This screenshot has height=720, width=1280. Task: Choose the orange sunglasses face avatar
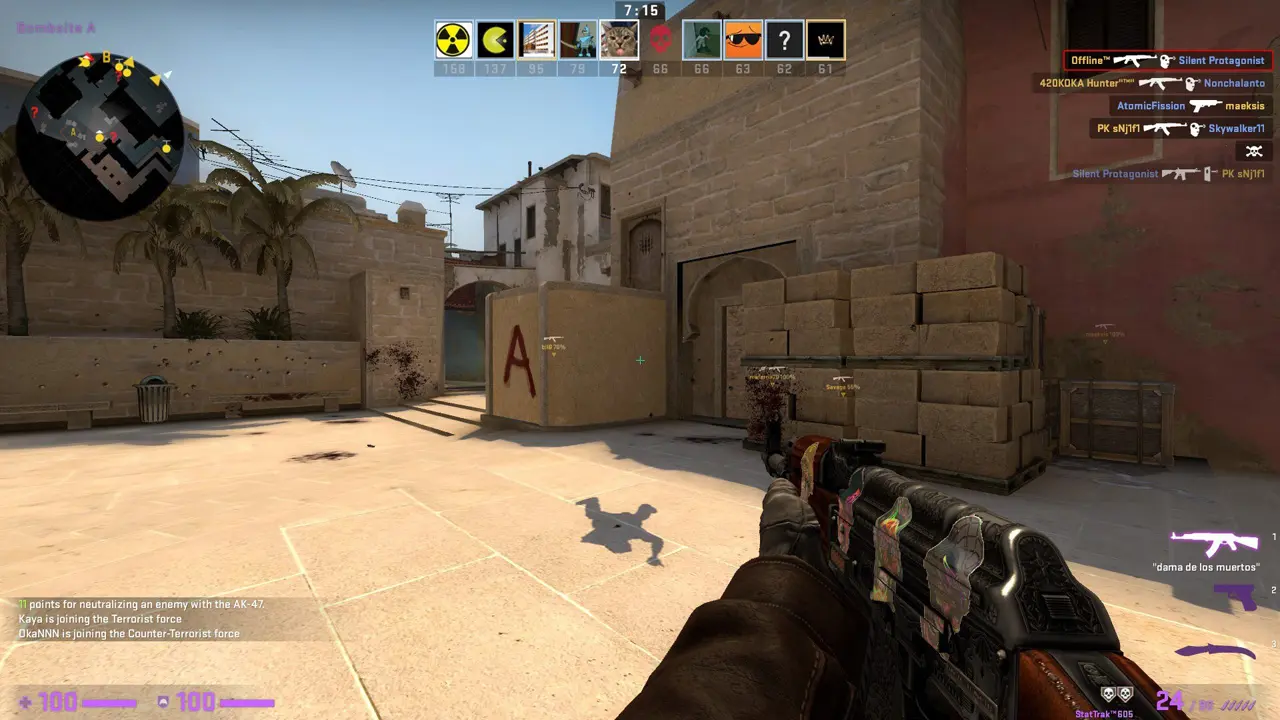pyautogui.click(x=743, y=40)
